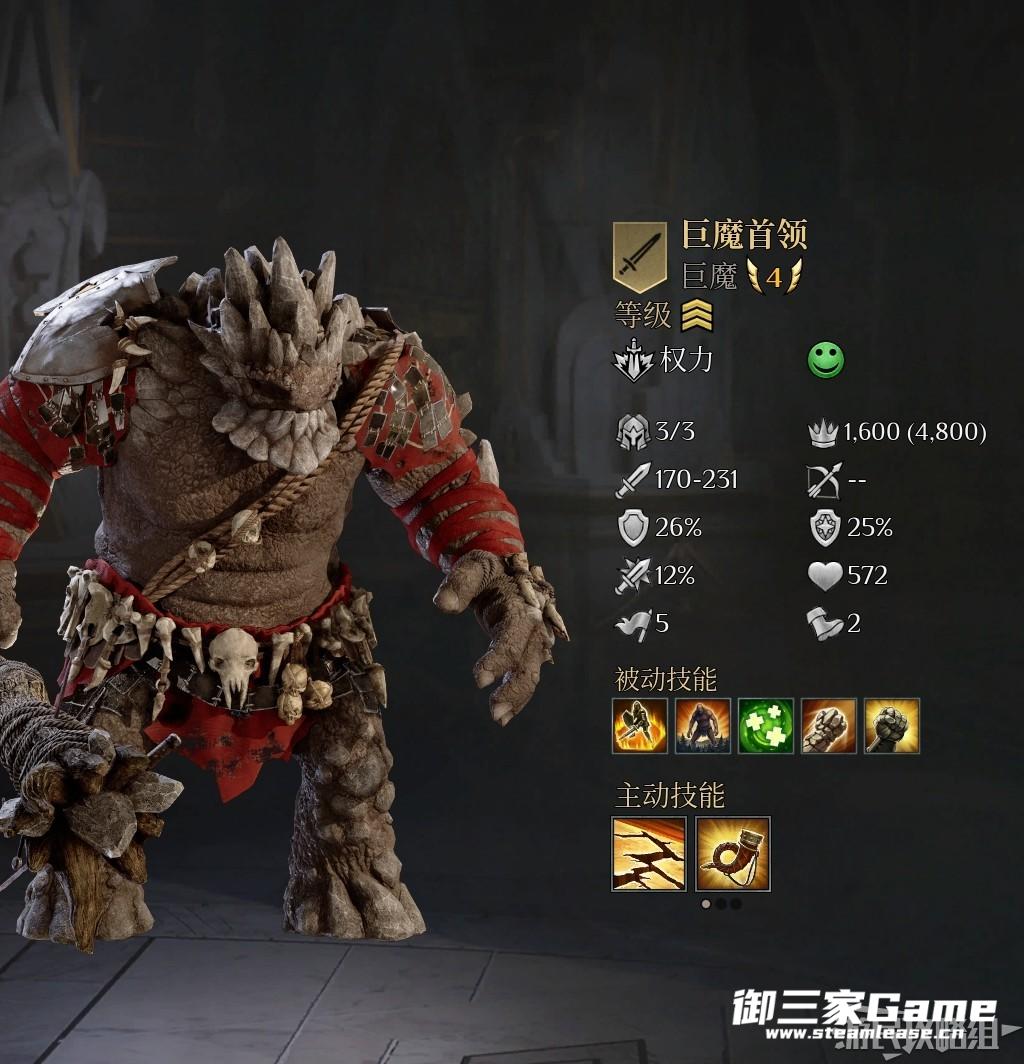Switch pages using the skill page dots
The height and width of the screenshot is (1064, 1024).
720,904
